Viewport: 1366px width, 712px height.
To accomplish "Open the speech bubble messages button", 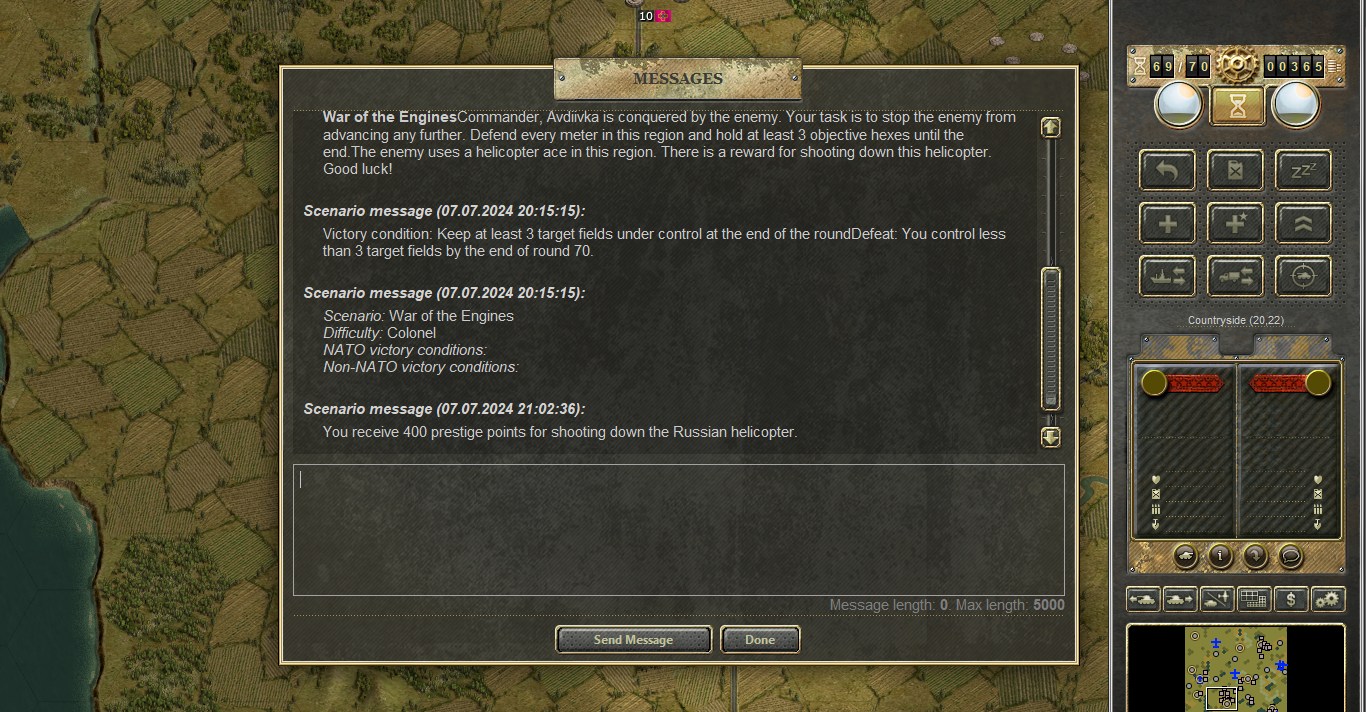I will tap(1291, 555).
